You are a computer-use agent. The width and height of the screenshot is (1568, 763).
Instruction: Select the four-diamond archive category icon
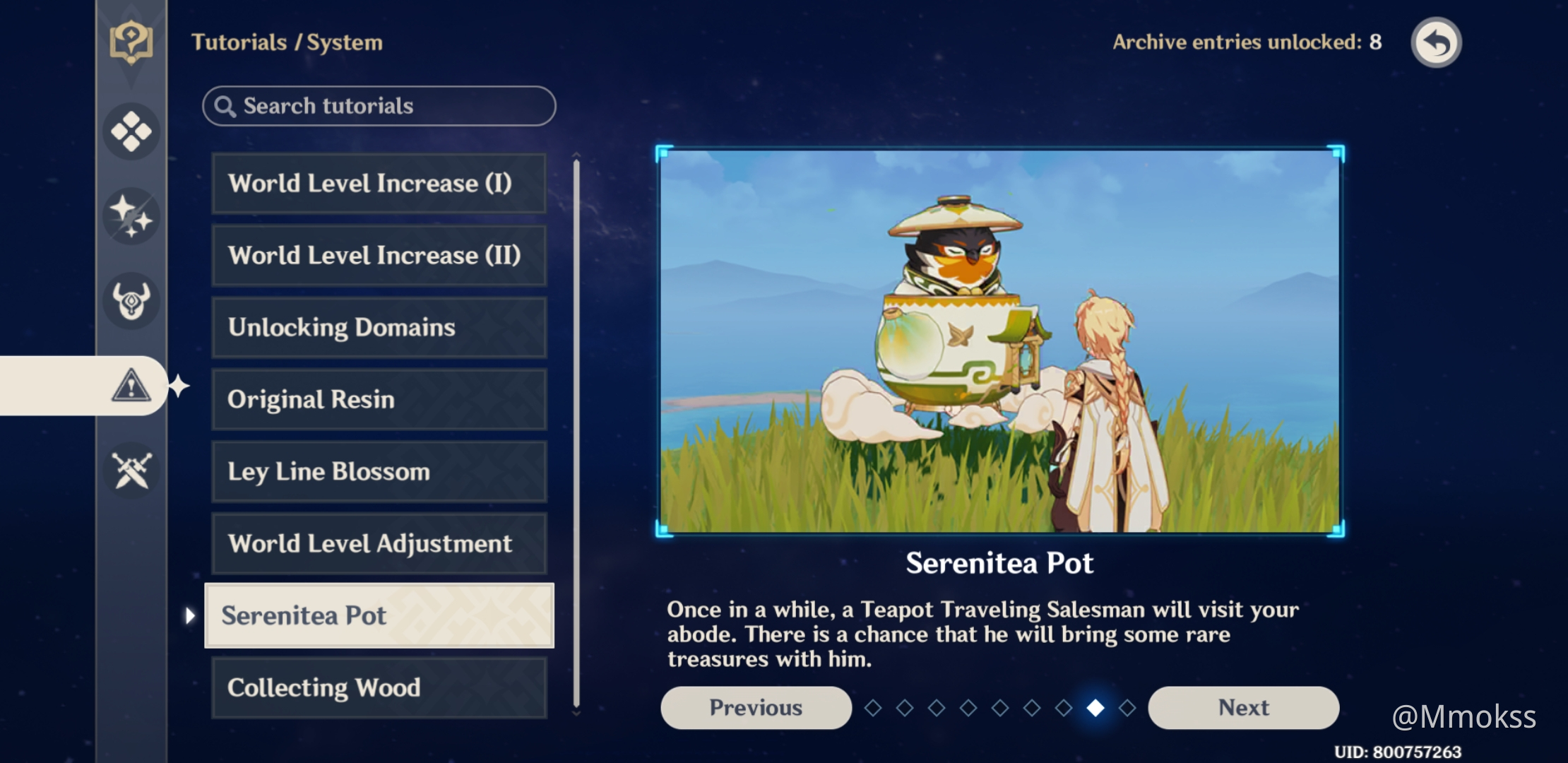(x=131, y=131)
